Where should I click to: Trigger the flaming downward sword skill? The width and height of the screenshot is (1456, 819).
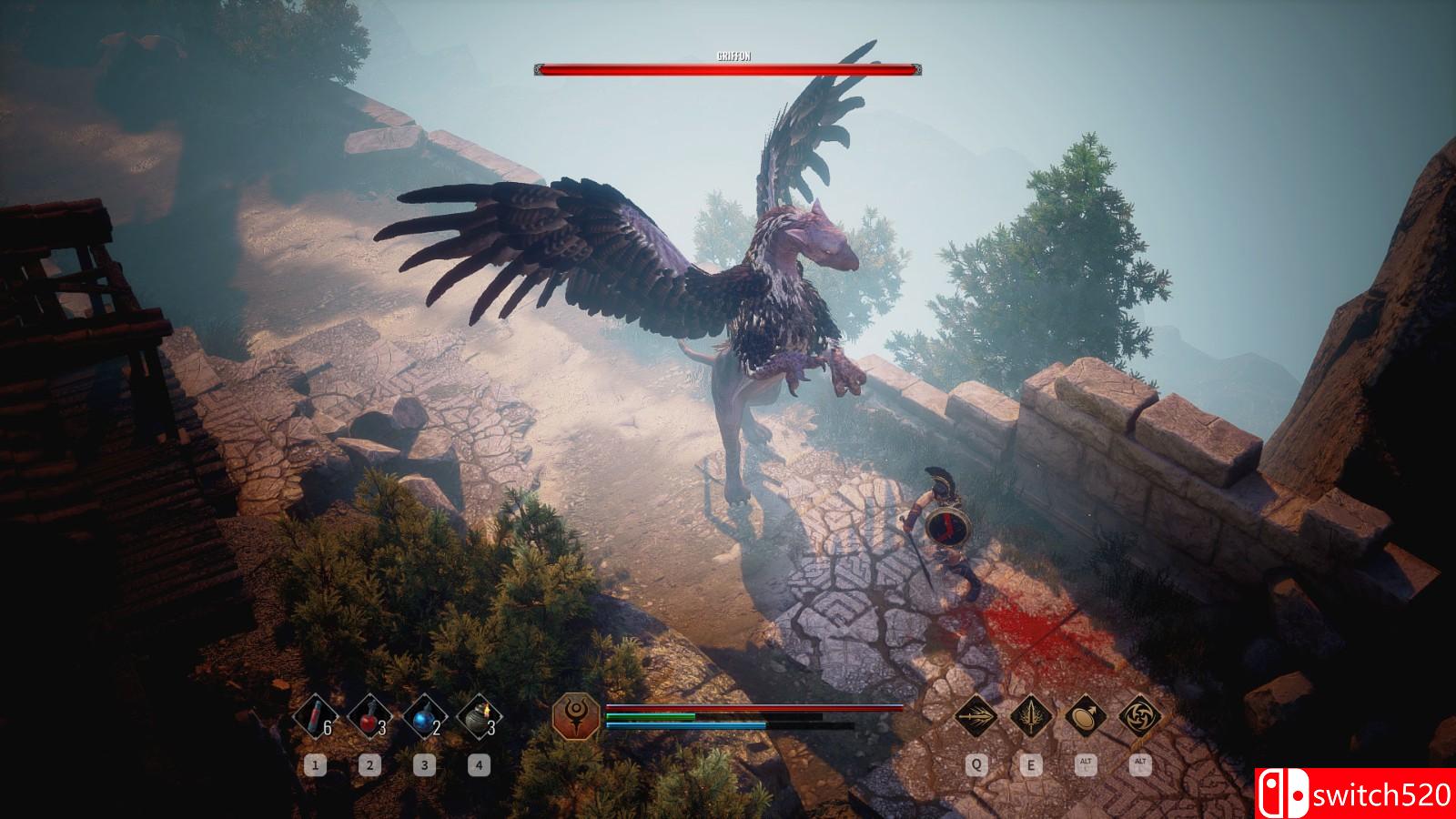(x=1031, y=715)
